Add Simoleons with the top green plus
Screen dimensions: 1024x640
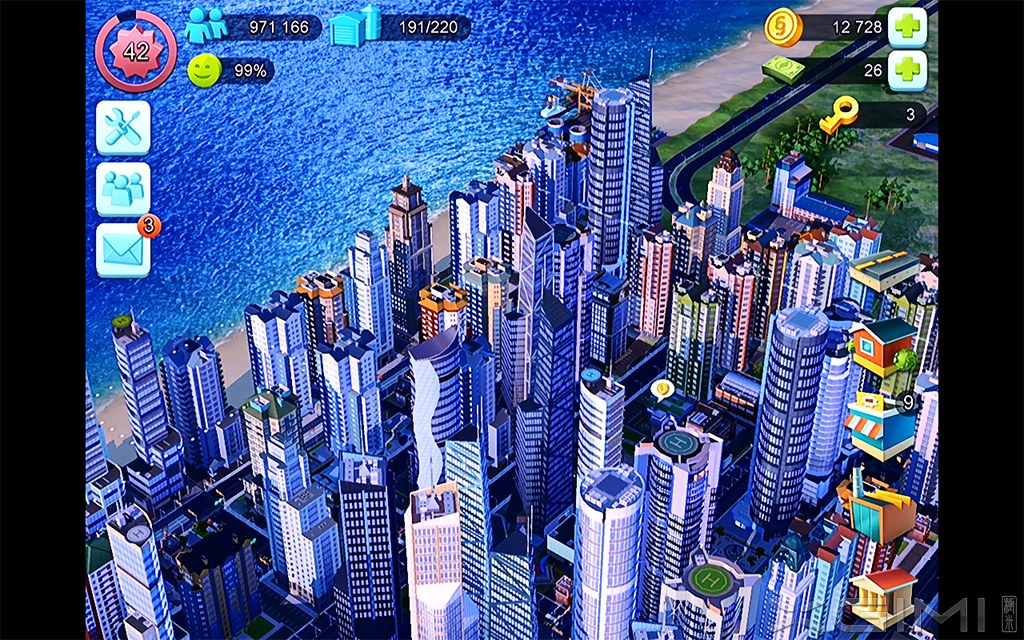pyautogui.click(x=907, y=27)
